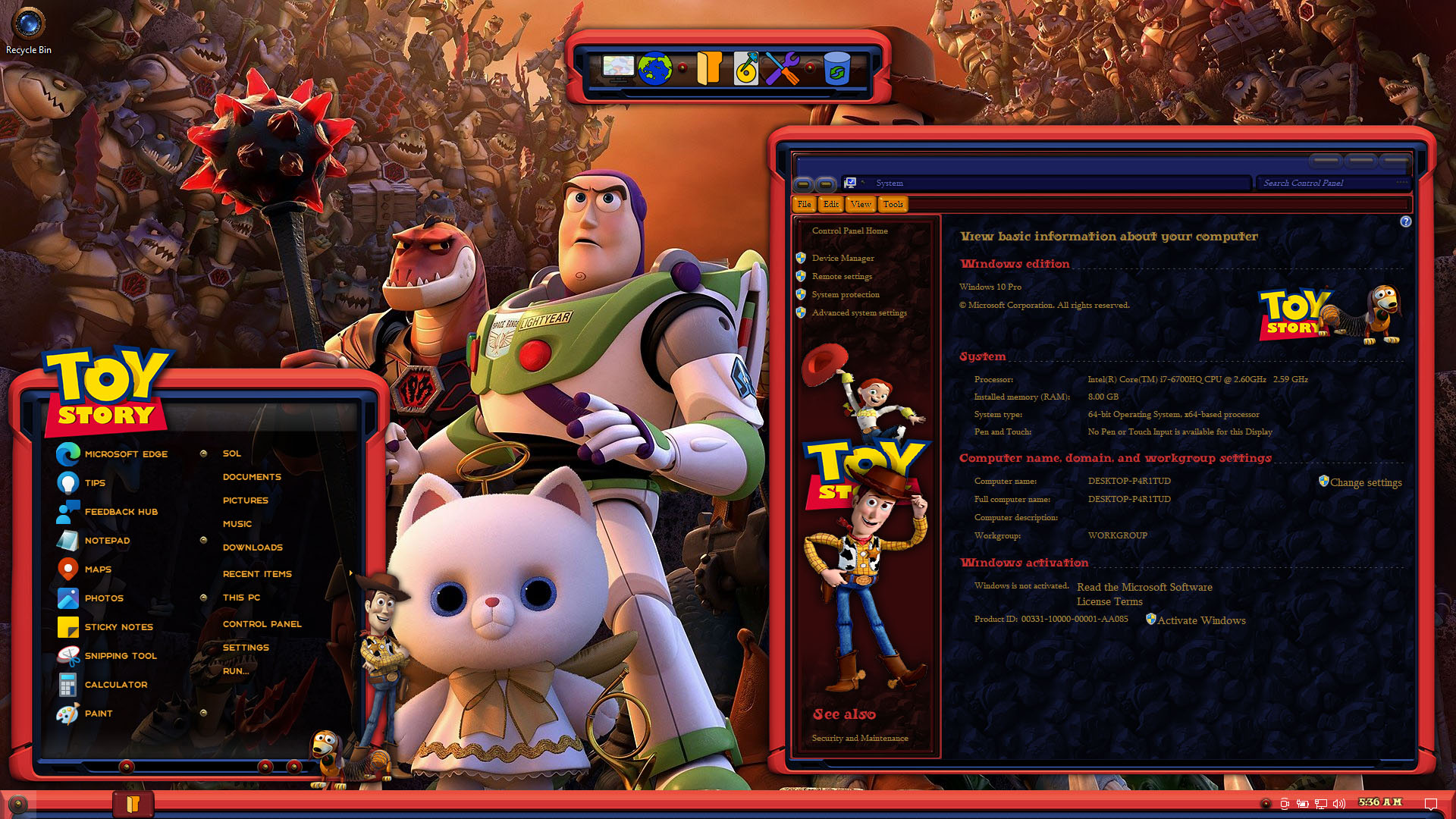Click the Activate Windows link
This screenshot has height=819, width=1456.
[x=1200, y=620]
